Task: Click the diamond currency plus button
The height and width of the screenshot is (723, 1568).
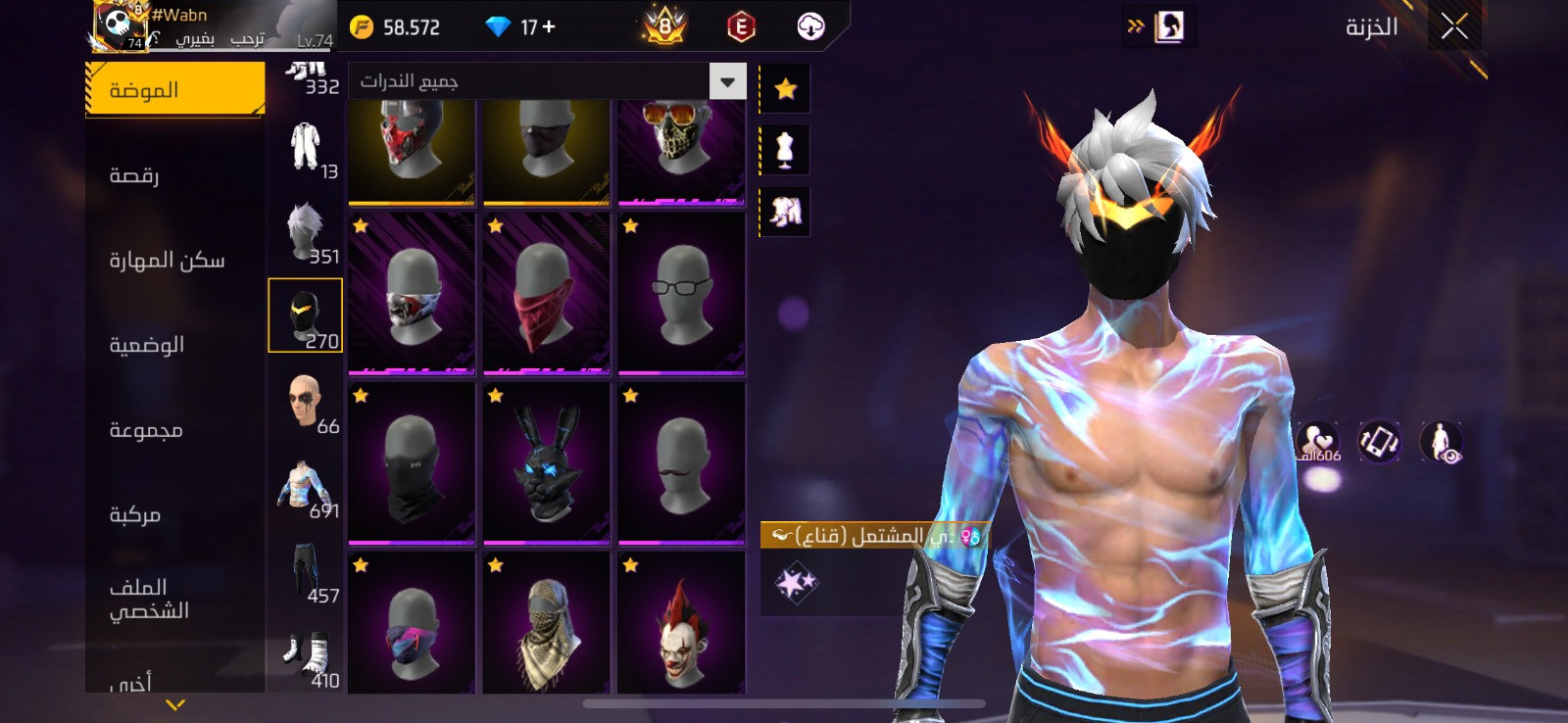Action: pos(549,27)
